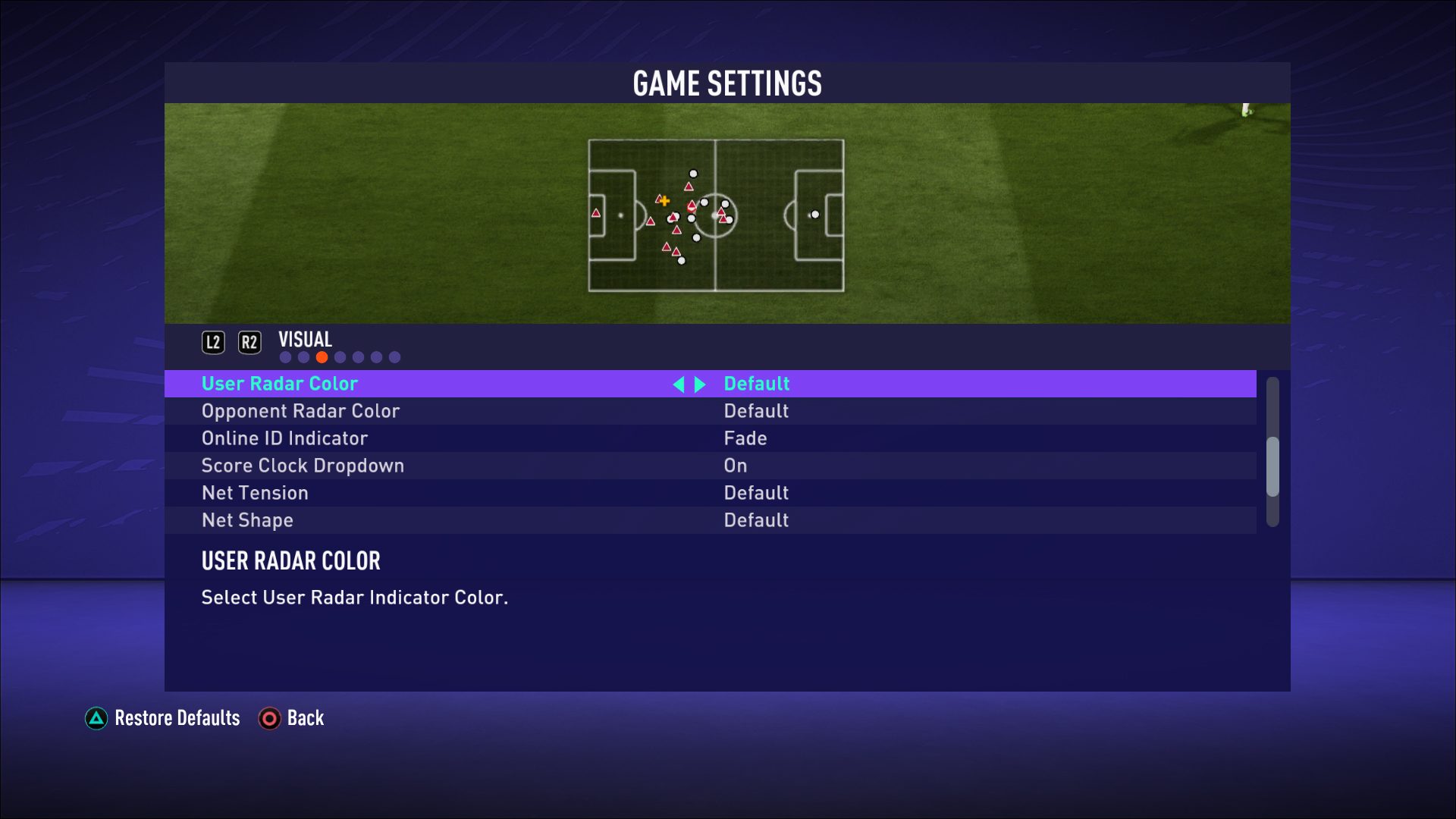Click the L2 button icon

[213, 342]
